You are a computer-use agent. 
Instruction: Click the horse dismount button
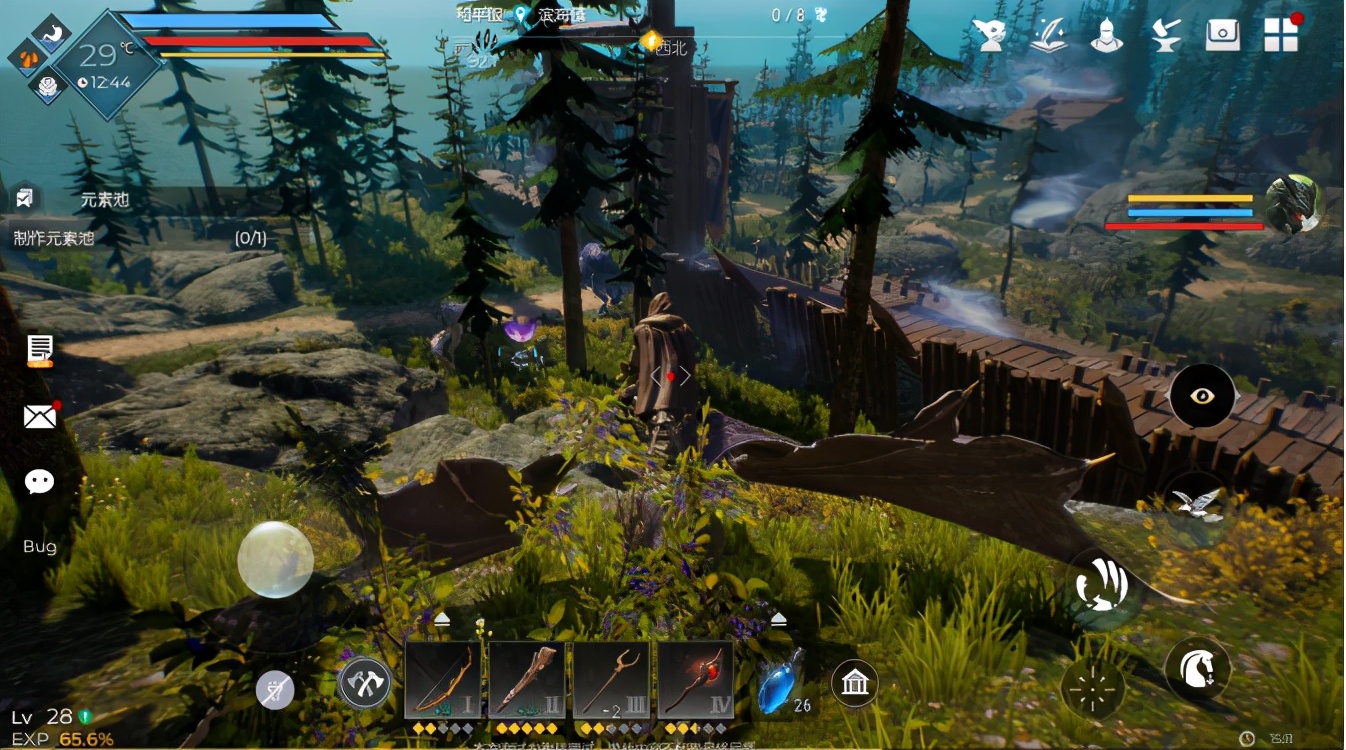pos(1197,668)
